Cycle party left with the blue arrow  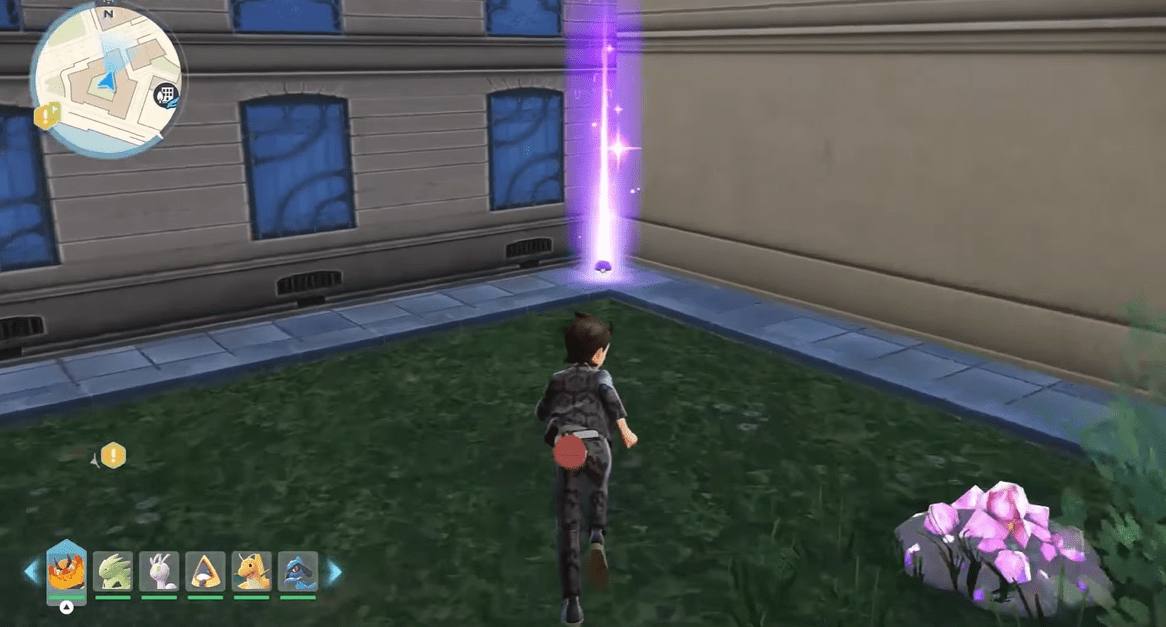[x=31, y=572]
